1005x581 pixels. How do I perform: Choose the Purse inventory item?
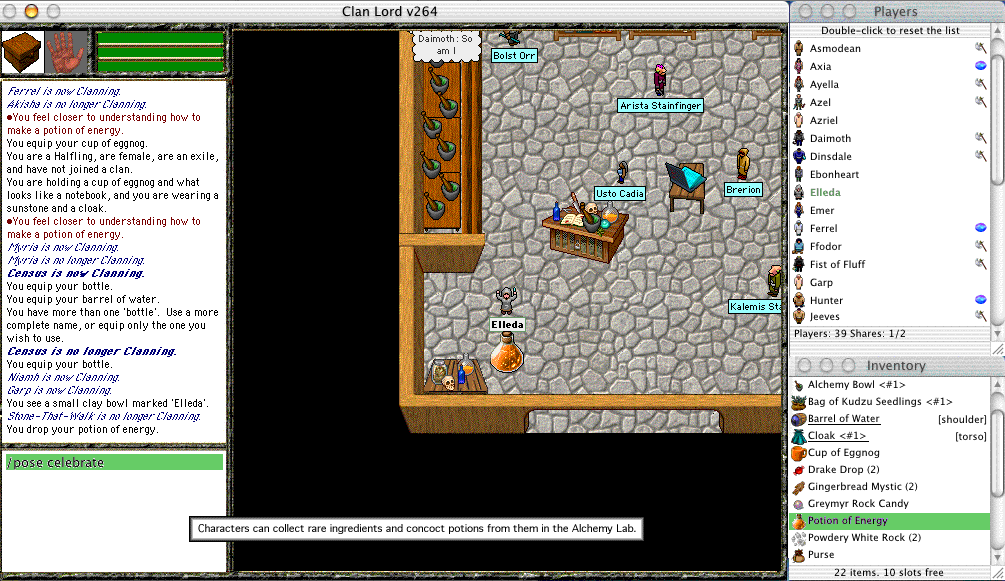point(821,555)
